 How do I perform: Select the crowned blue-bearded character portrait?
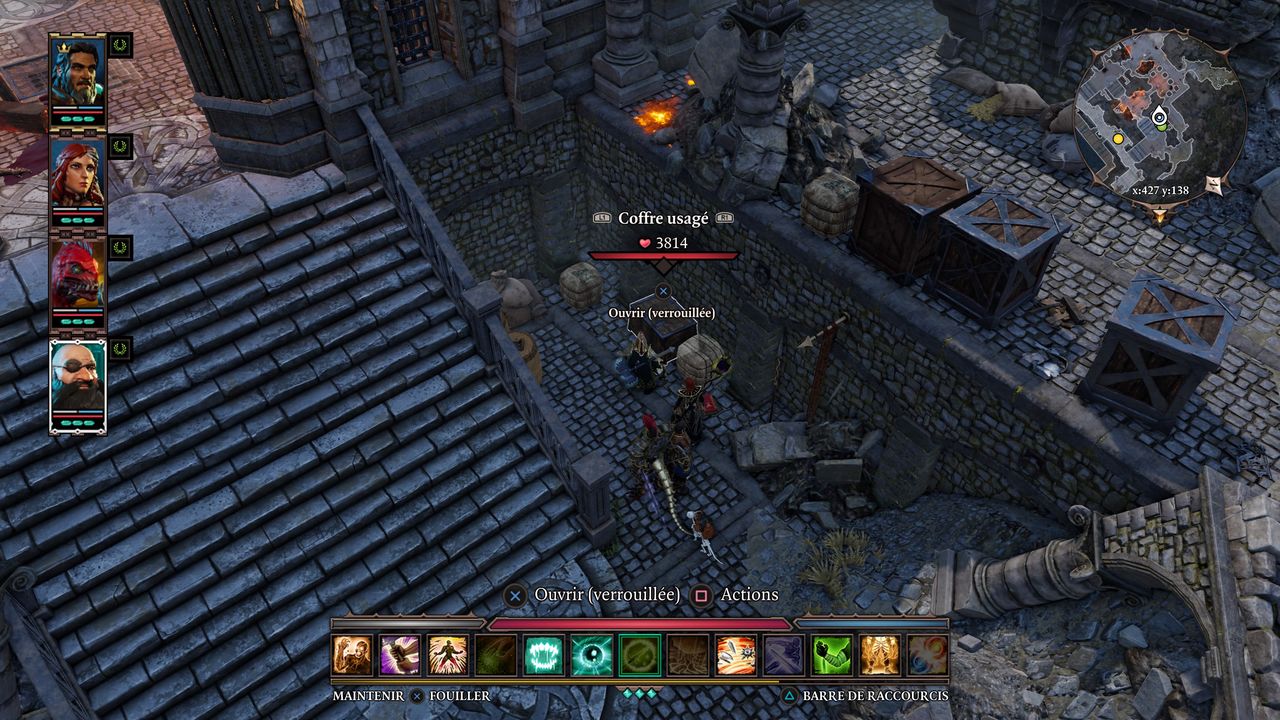(77, 71)
